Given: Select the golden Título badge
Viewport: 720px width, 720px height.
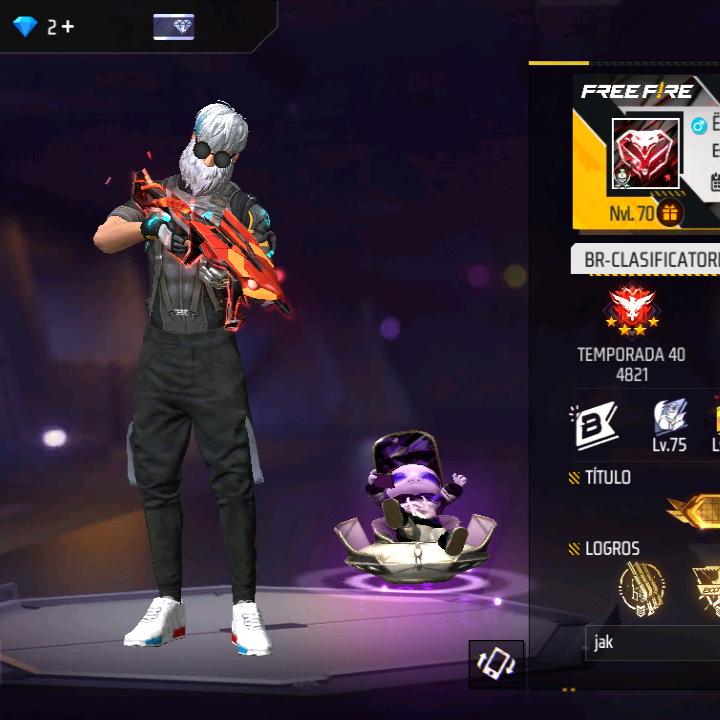Looking at the screenshot, I should point(695,511).
